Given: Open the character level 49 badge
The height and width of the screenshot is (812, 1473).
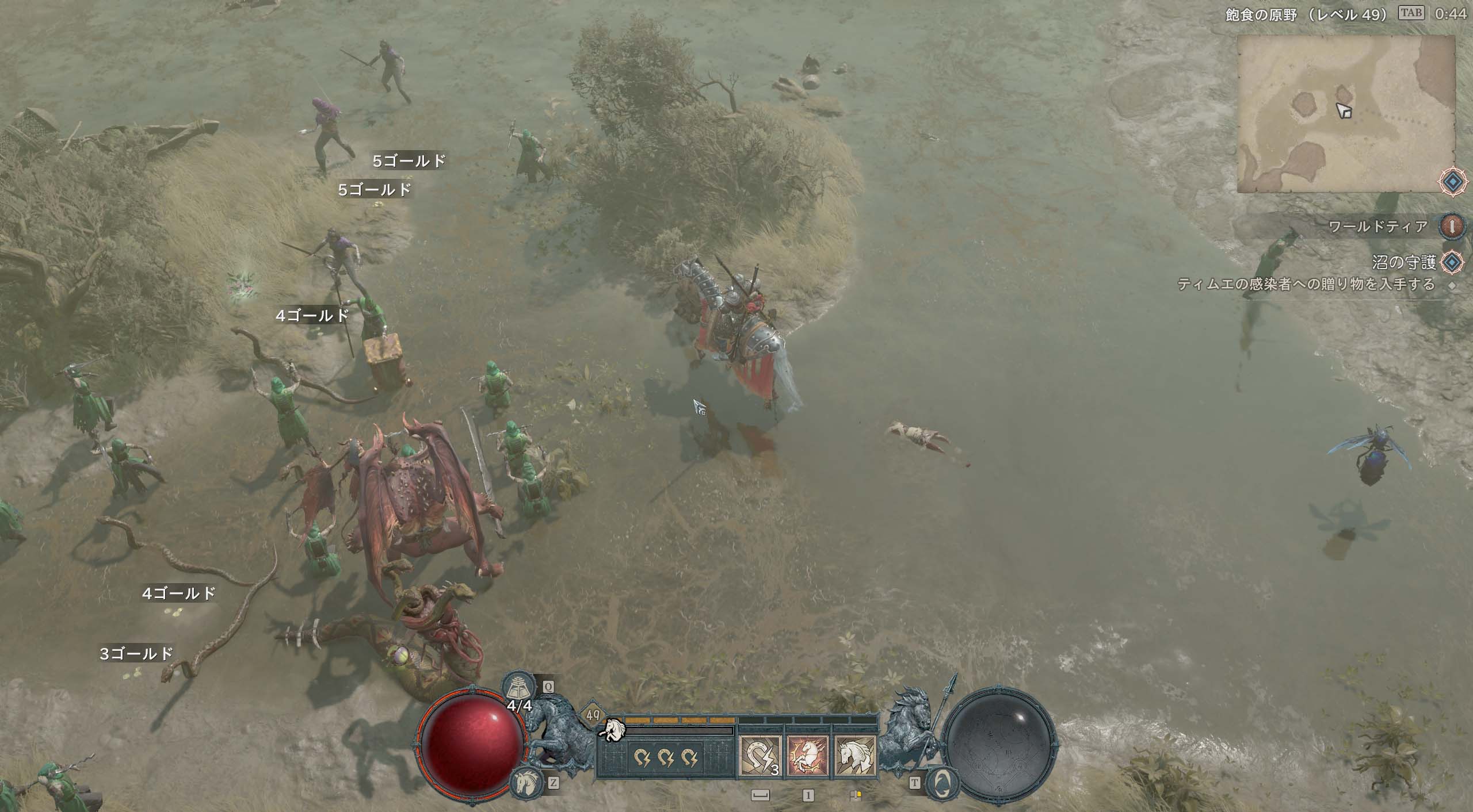Looking at the screenshot, I should point(593,715).
